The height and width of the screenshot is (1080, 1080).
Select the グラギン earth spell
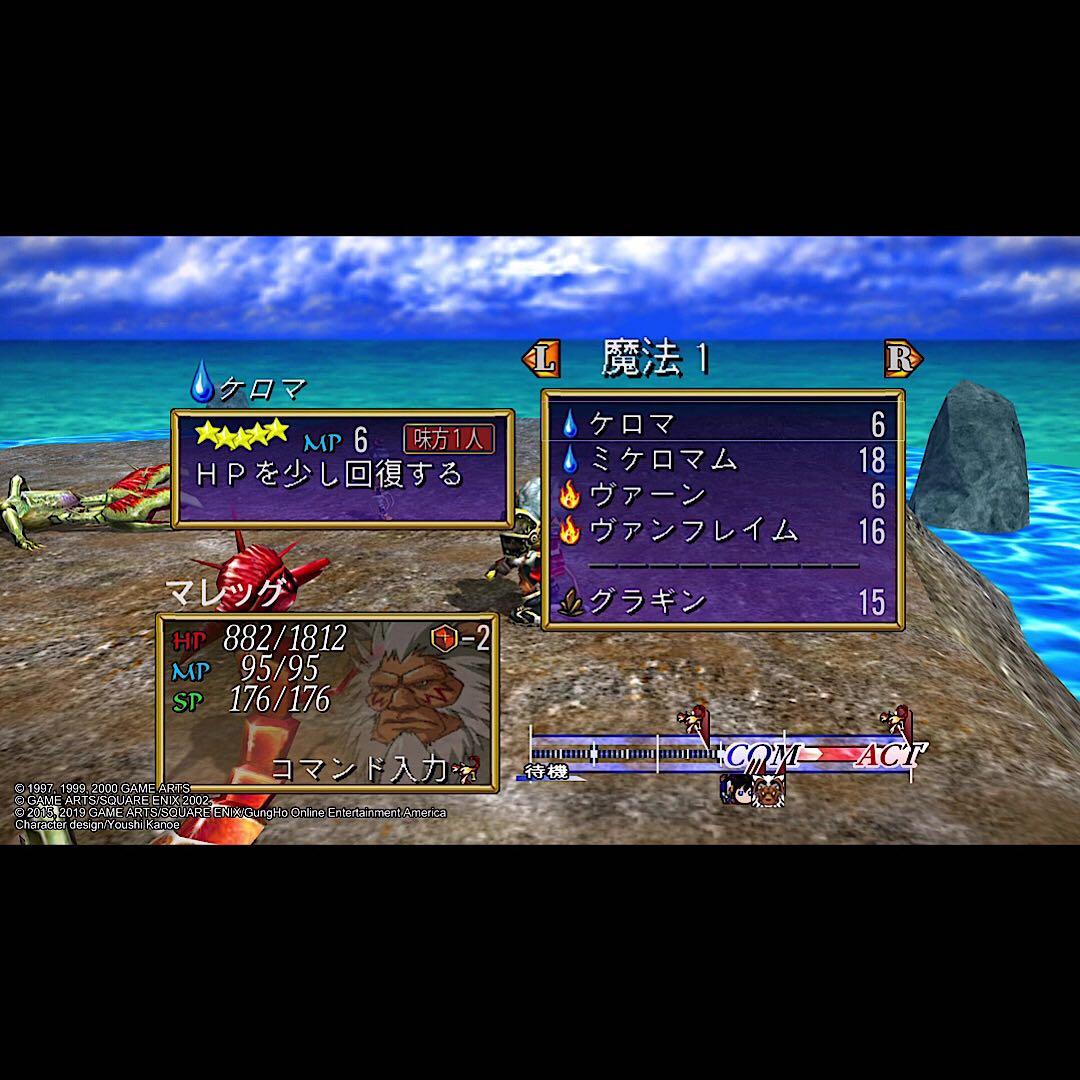720,602
